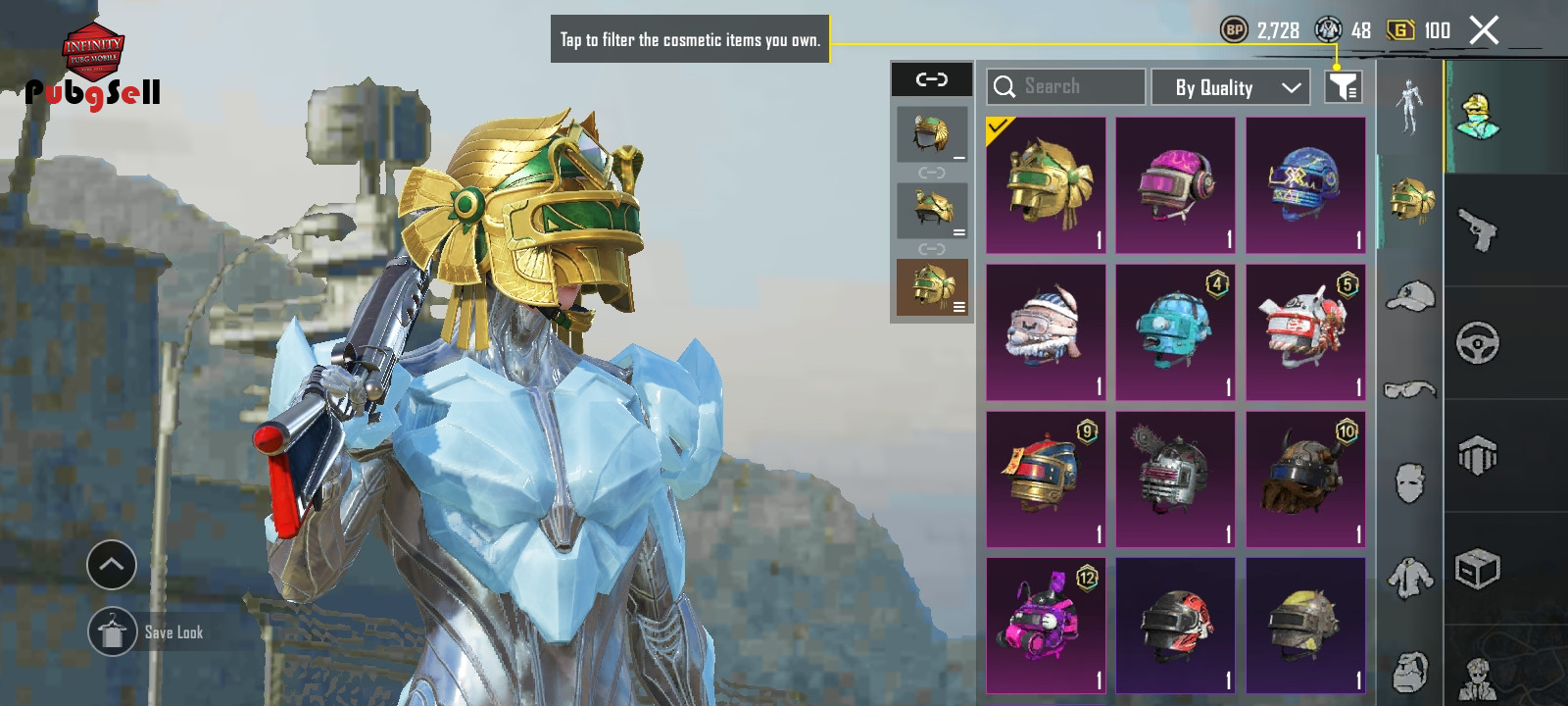Screen dimensions: 1568x706
Task: Choose the pink headphone helmet
Action: [x=1175, y=185]
